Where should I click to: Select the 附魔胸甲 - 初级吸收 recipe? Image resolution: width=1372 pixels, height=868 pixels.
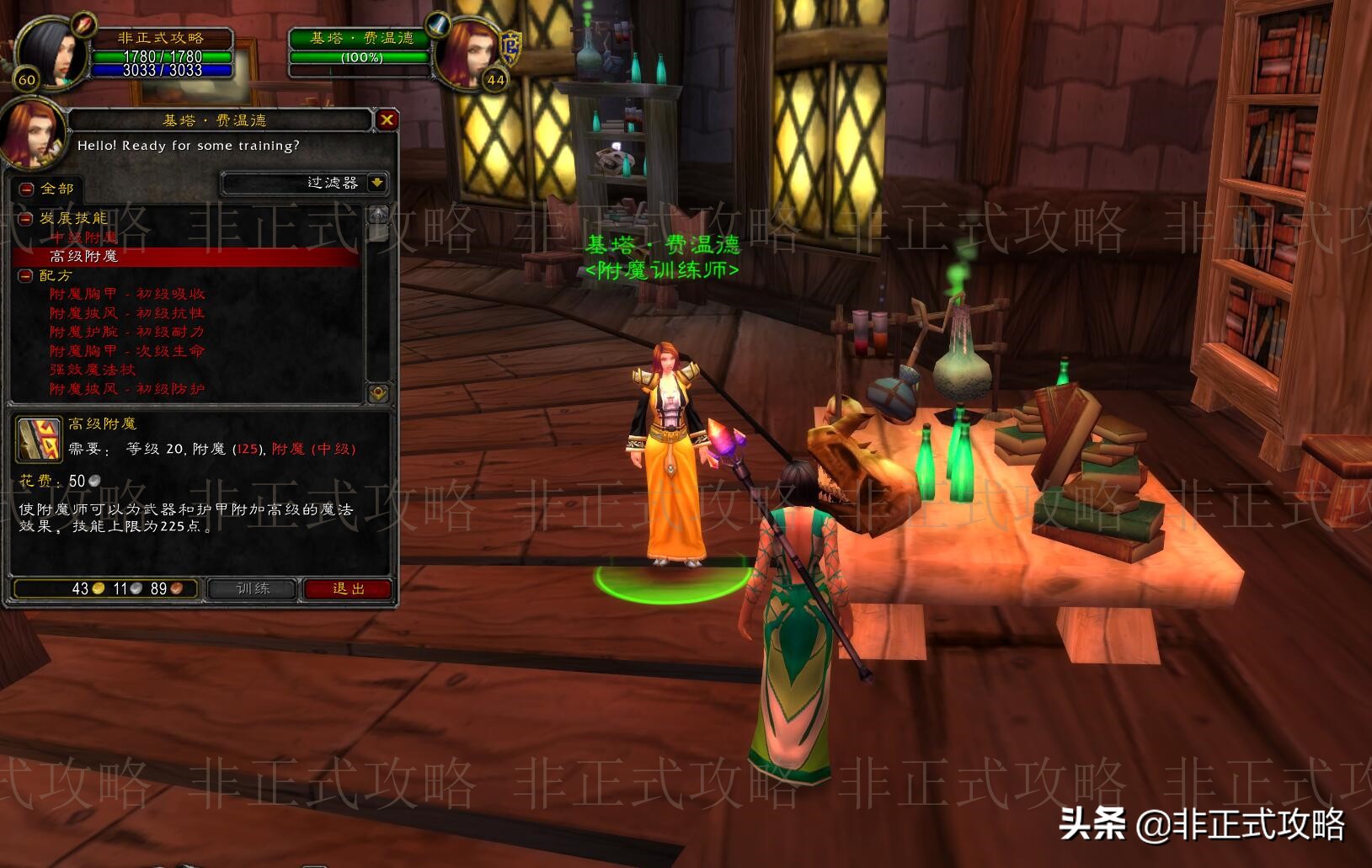click(x=126, y=295)
